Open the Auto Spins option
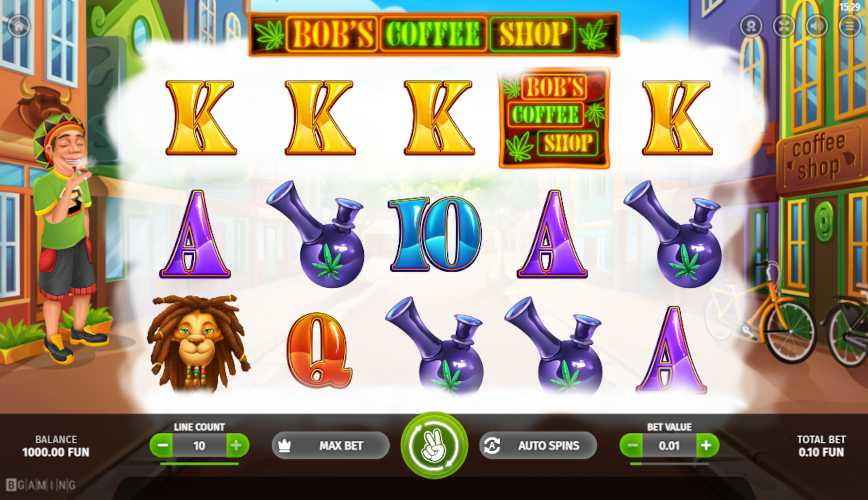 coord(538,445)
